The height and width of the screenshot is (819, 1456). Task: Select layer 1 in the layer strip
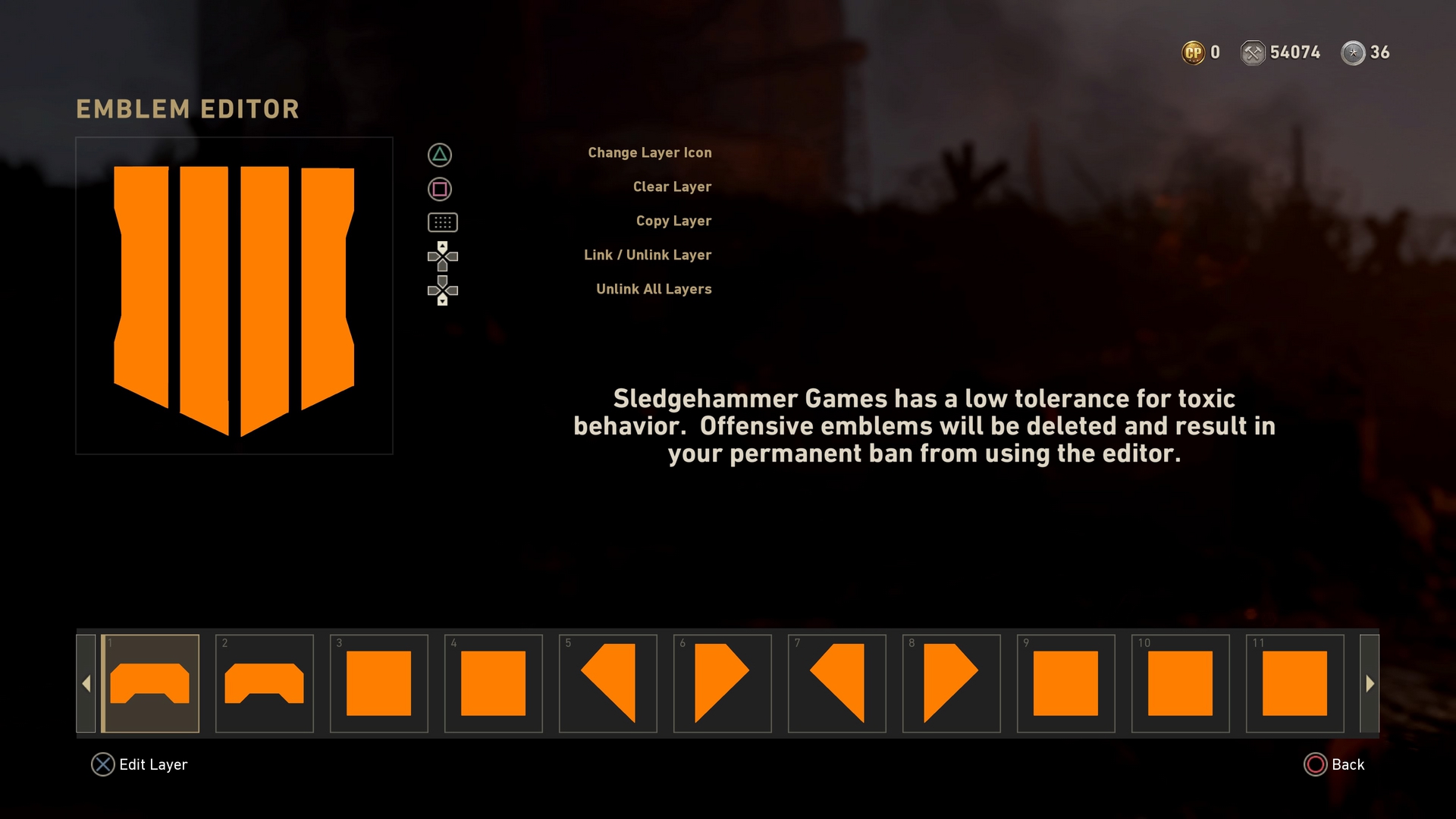pos(150,683)
